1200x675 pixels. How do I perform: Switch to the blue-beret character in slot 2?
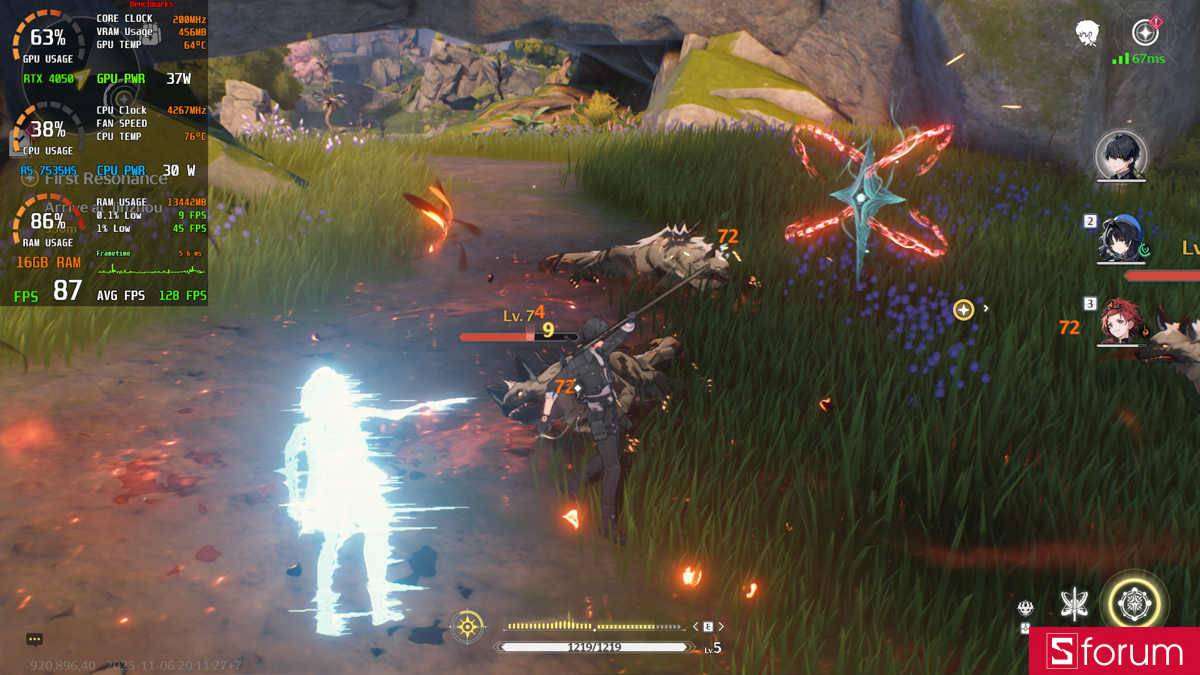pyautogui.click(x=1120, y=238)
